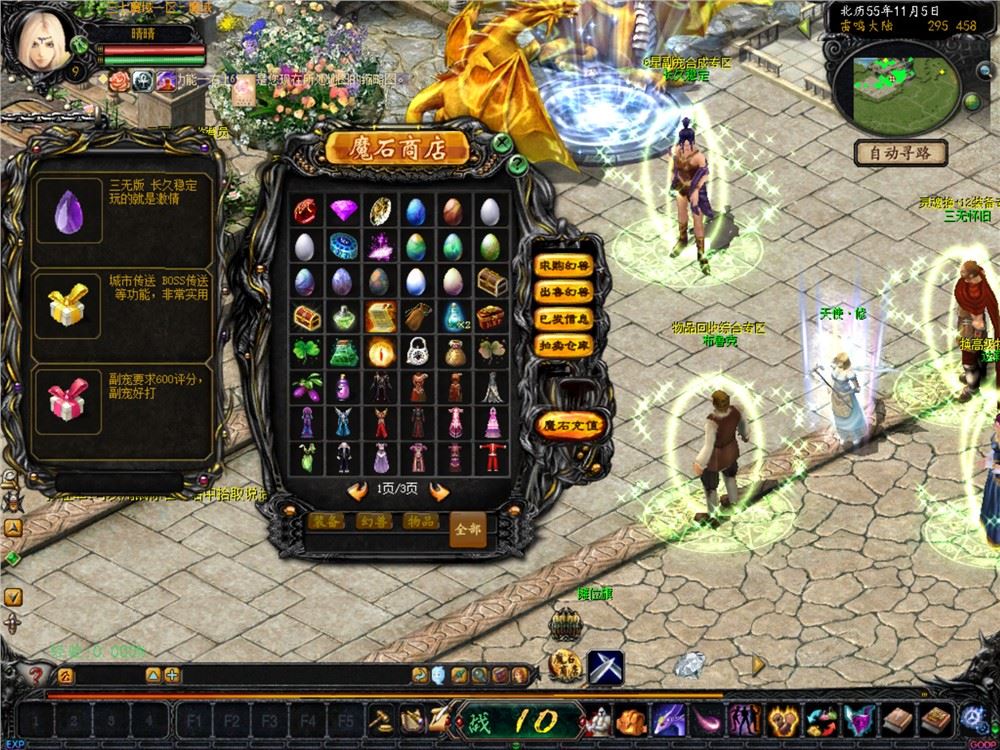Click the 自动寻路 auto-pathfinding button
The image size is (1000, 750).
(x=900, y=153)
